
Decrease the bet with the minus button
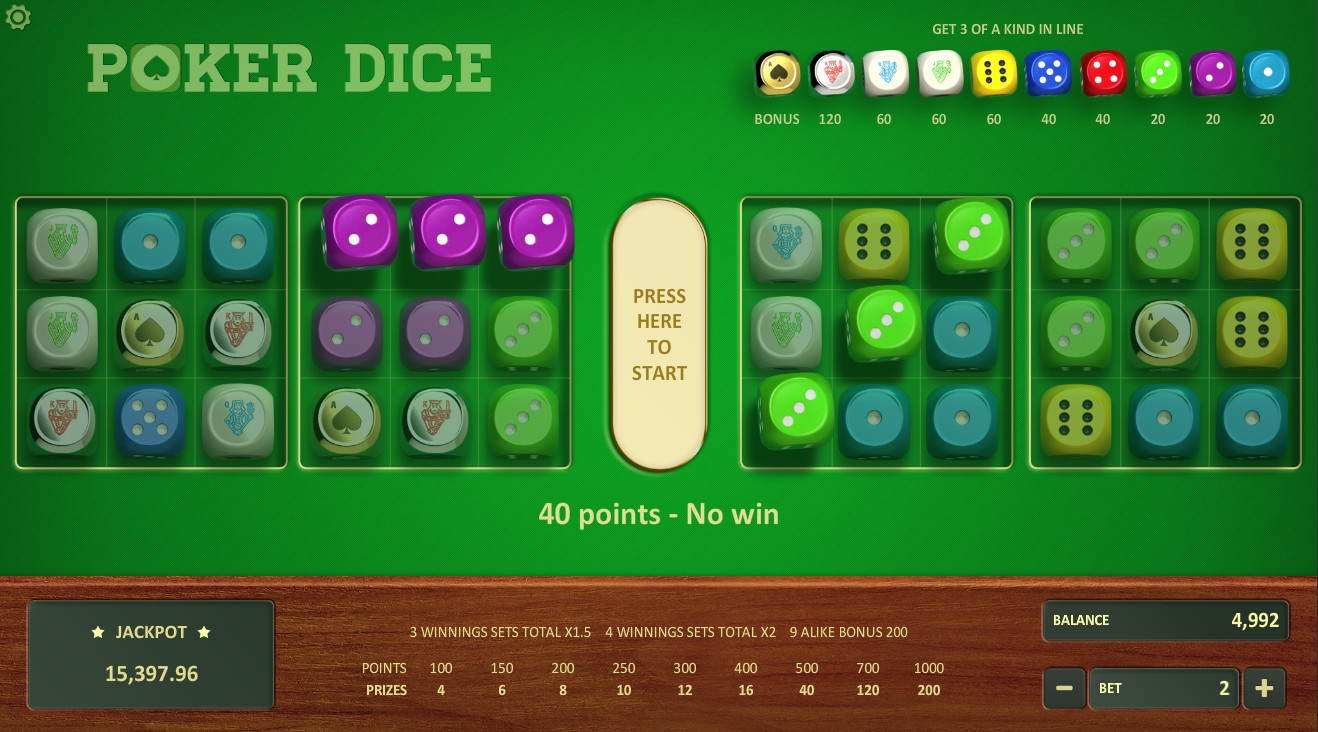coord(1064,688)
